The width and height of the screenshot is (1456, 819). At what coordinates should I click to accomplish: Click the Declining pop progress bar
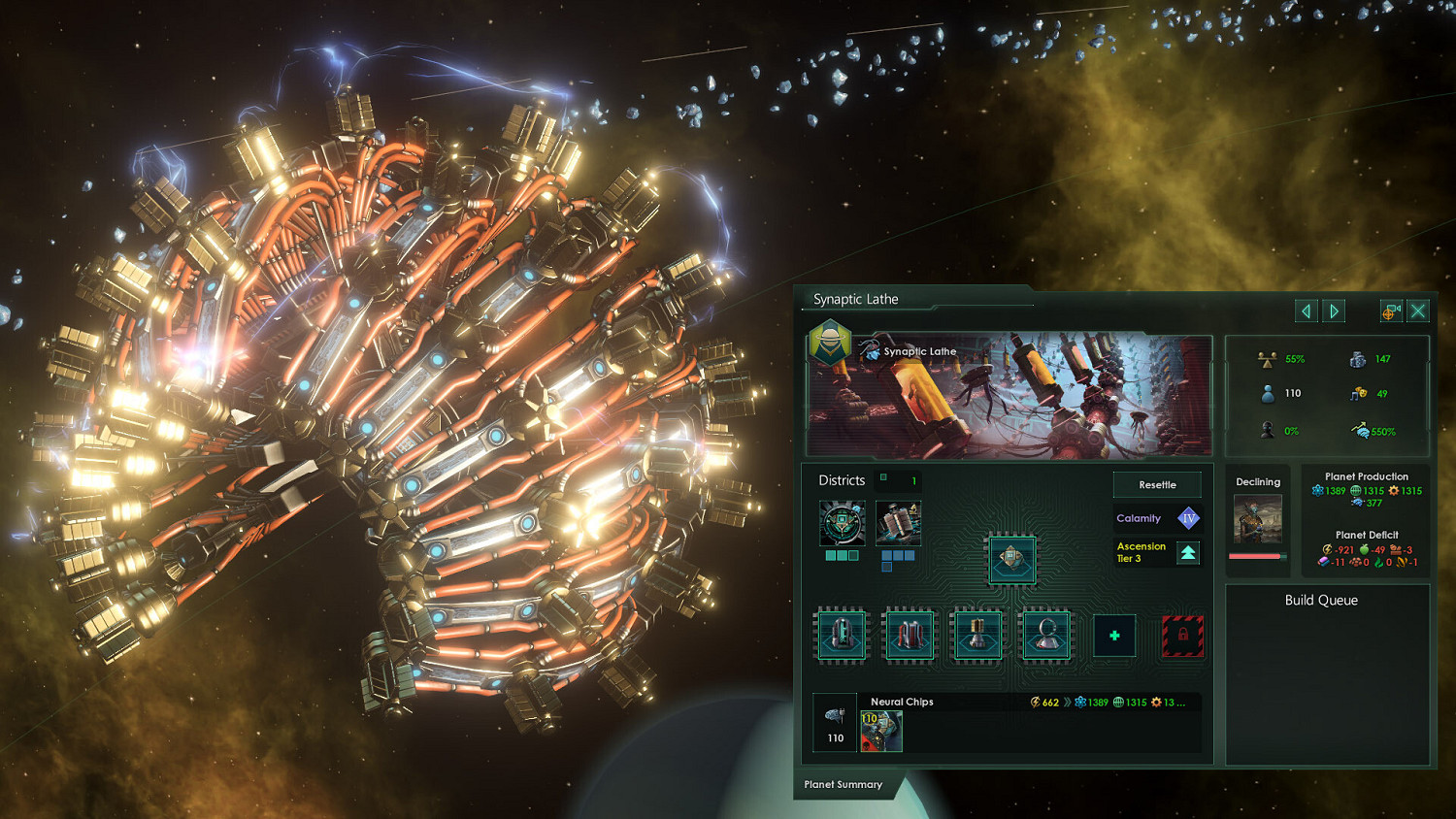click(1257, 556)
